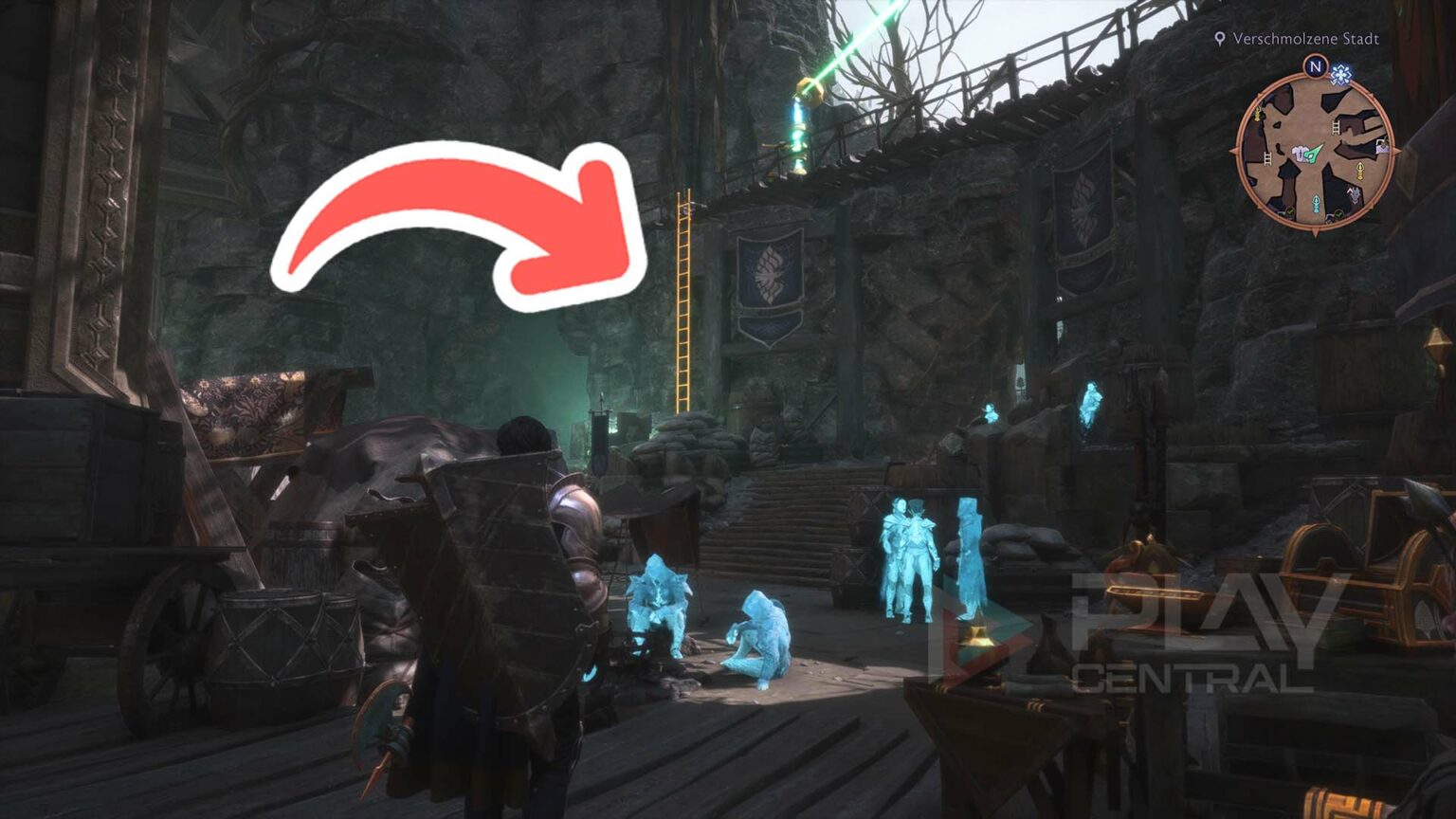This screenshot has height=819, width=1456.
Task: Click the location pin beside Verschmolzene Stadt
Action: 1218,39
